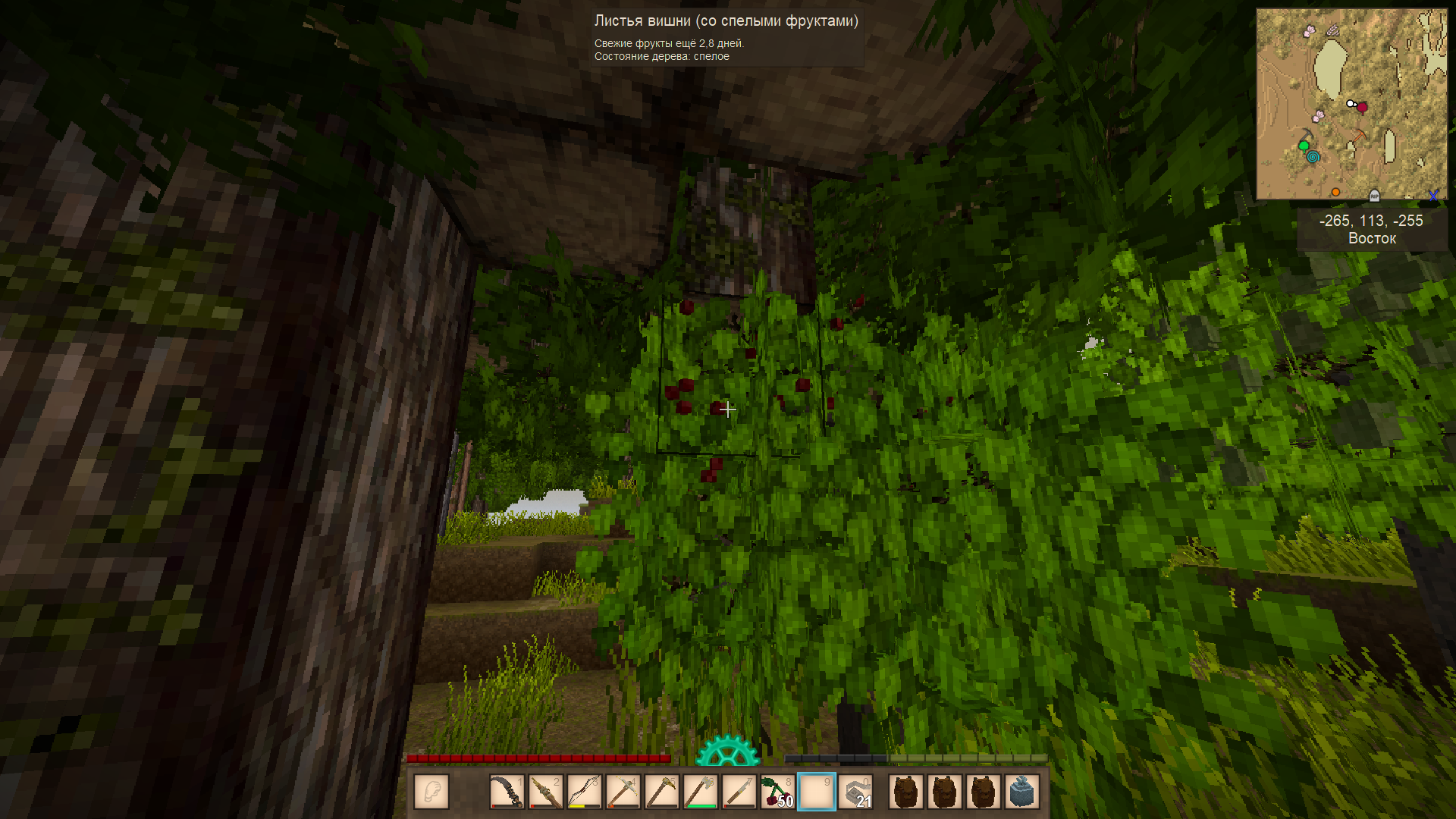Select the blue X waypoint marker

pos(1432,196)
